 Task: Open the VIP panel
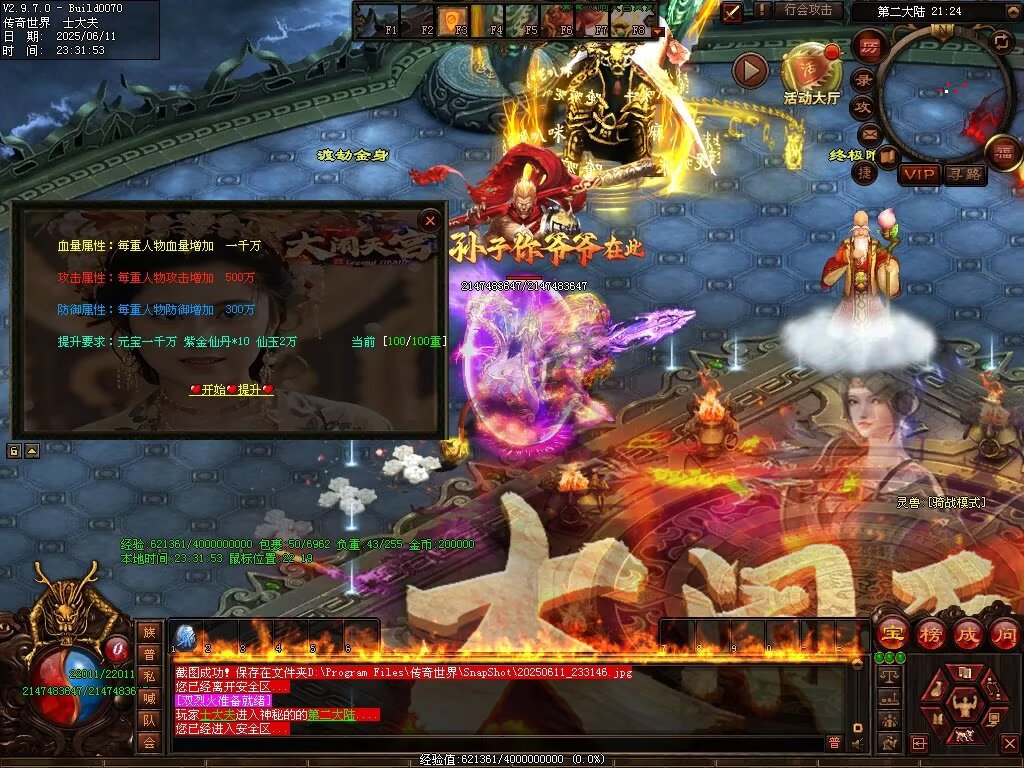[917, 174]
